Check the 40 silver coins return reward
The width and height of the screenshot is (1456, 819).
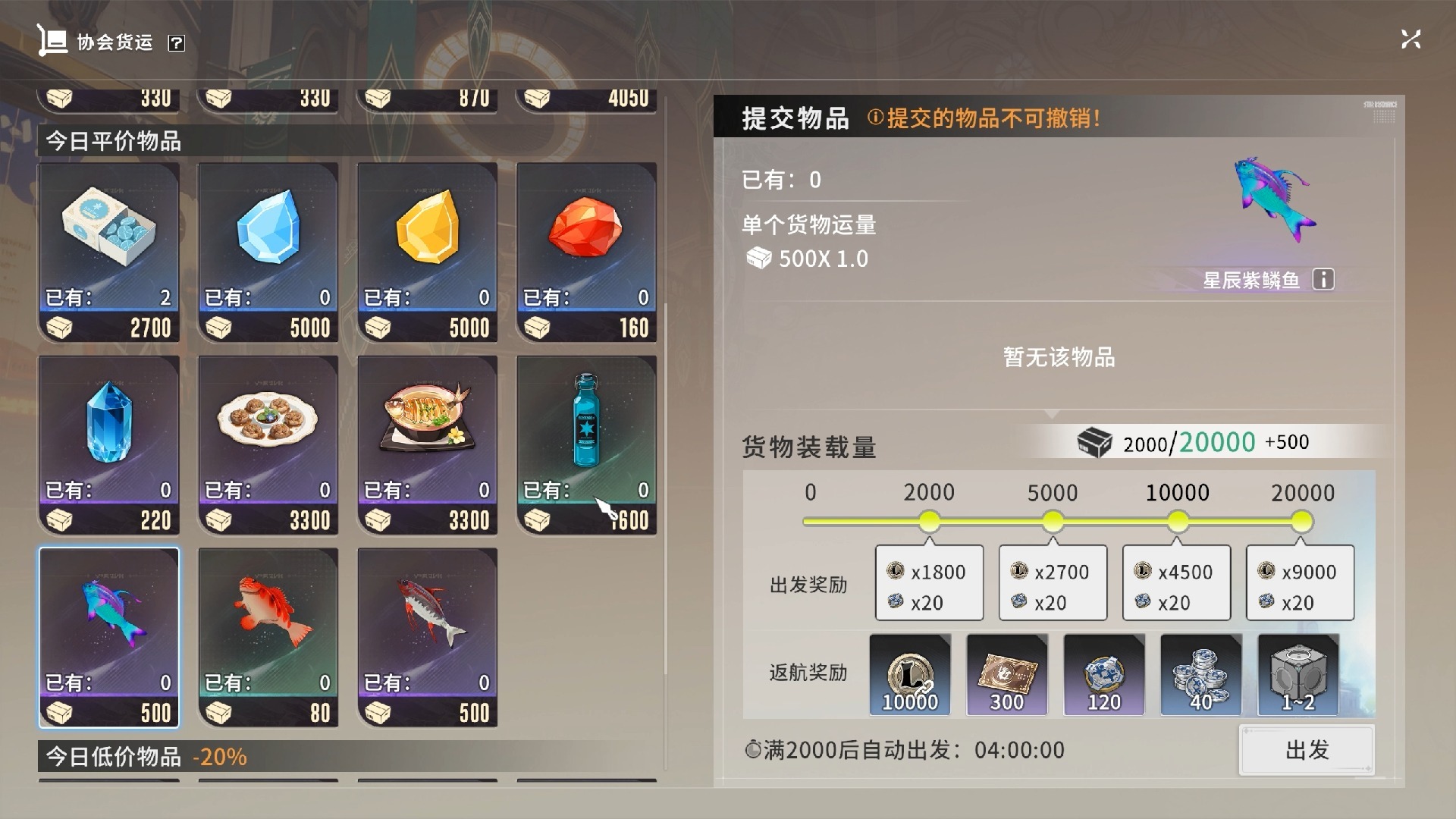[1201, 675]
